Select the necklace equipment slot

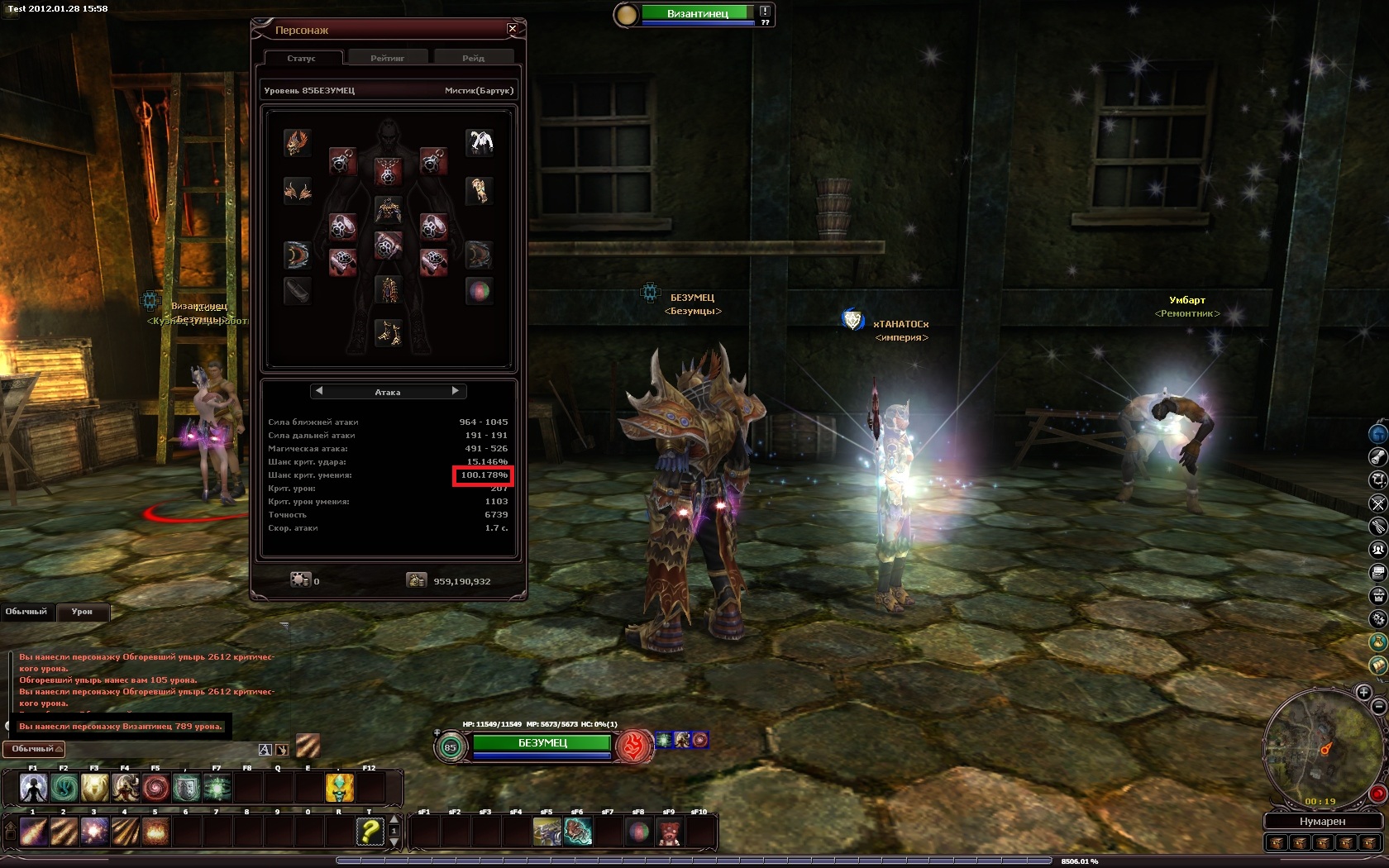coord(388,172)
